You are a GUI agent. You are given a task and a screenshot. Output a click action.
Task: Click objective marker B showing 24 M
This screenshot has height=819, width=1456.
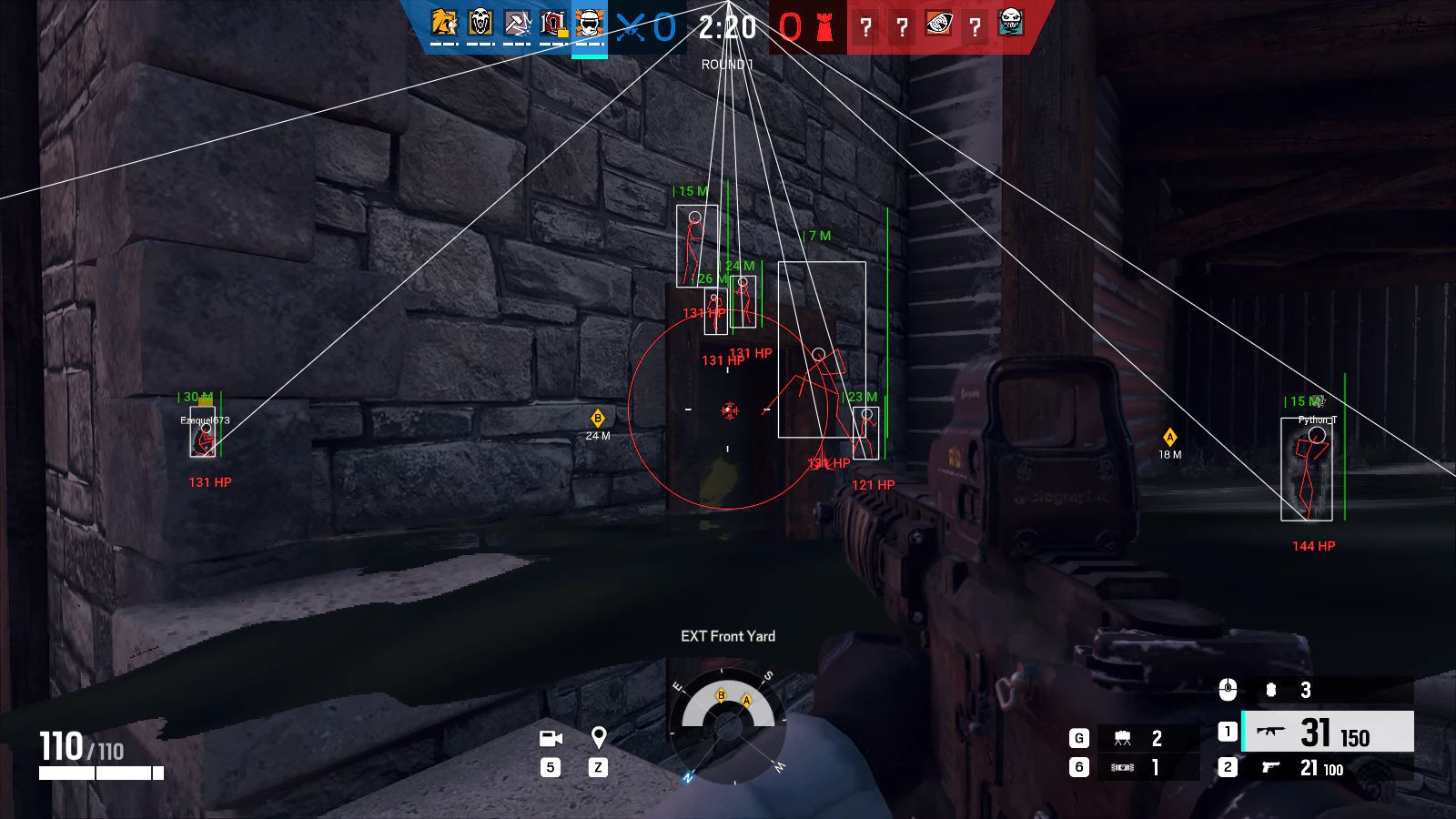click(x=598, y=419)
